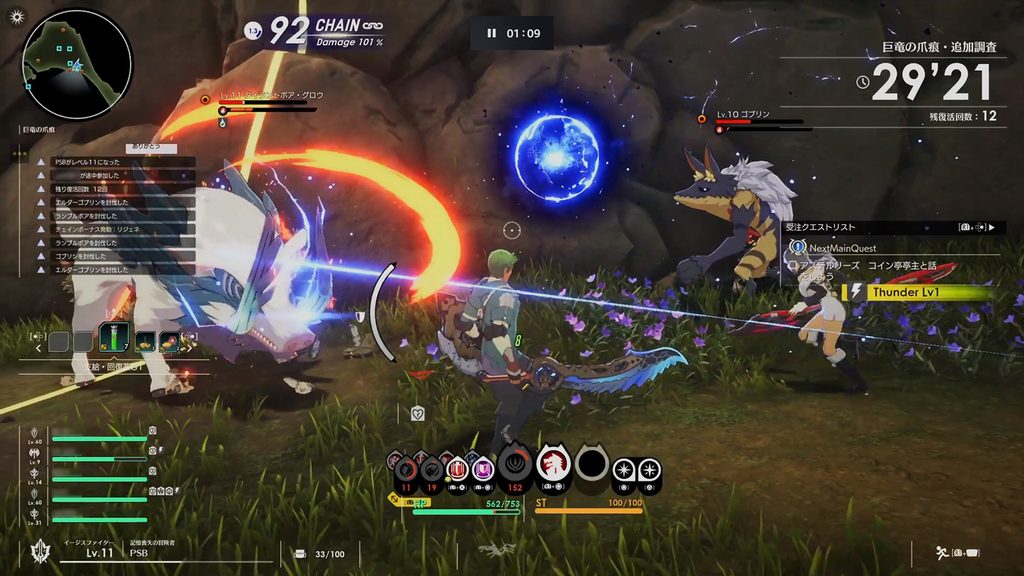Screen dimensions: 1024x576
Task: Select the skill with cooldown 19
Action: tap(431, 469)
